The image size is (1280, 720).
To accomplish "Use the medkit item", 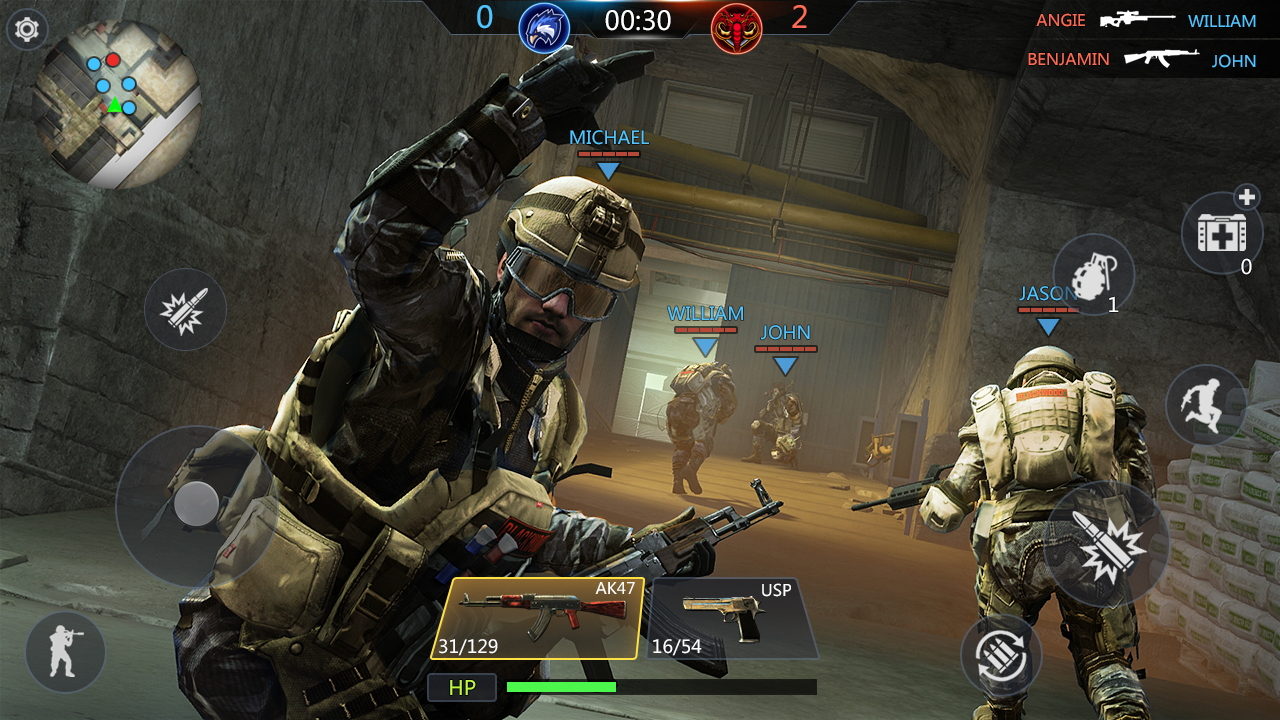I will tap(1222, 232).
